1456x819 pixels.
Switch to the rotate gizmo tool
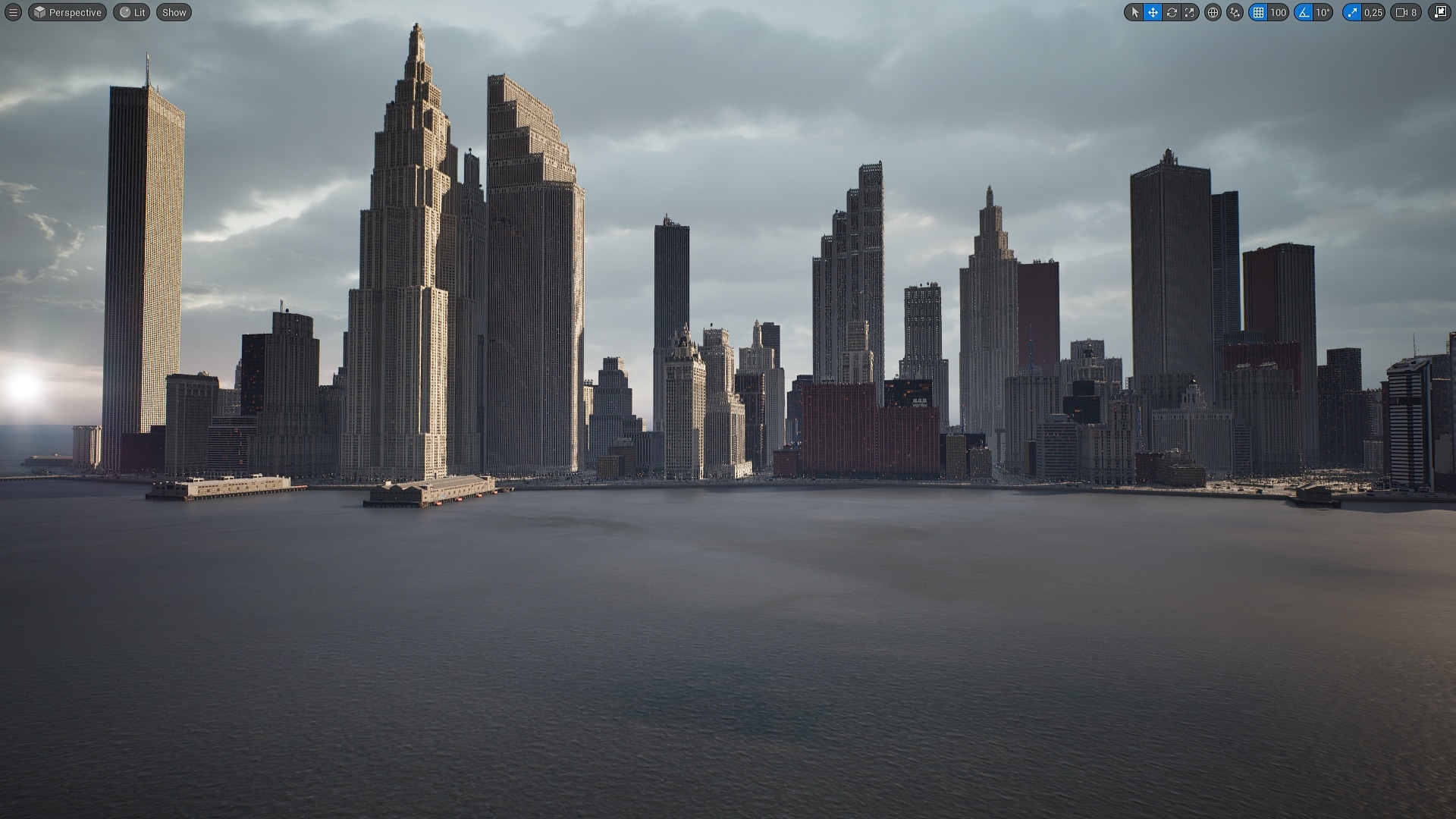point(1172,12)
